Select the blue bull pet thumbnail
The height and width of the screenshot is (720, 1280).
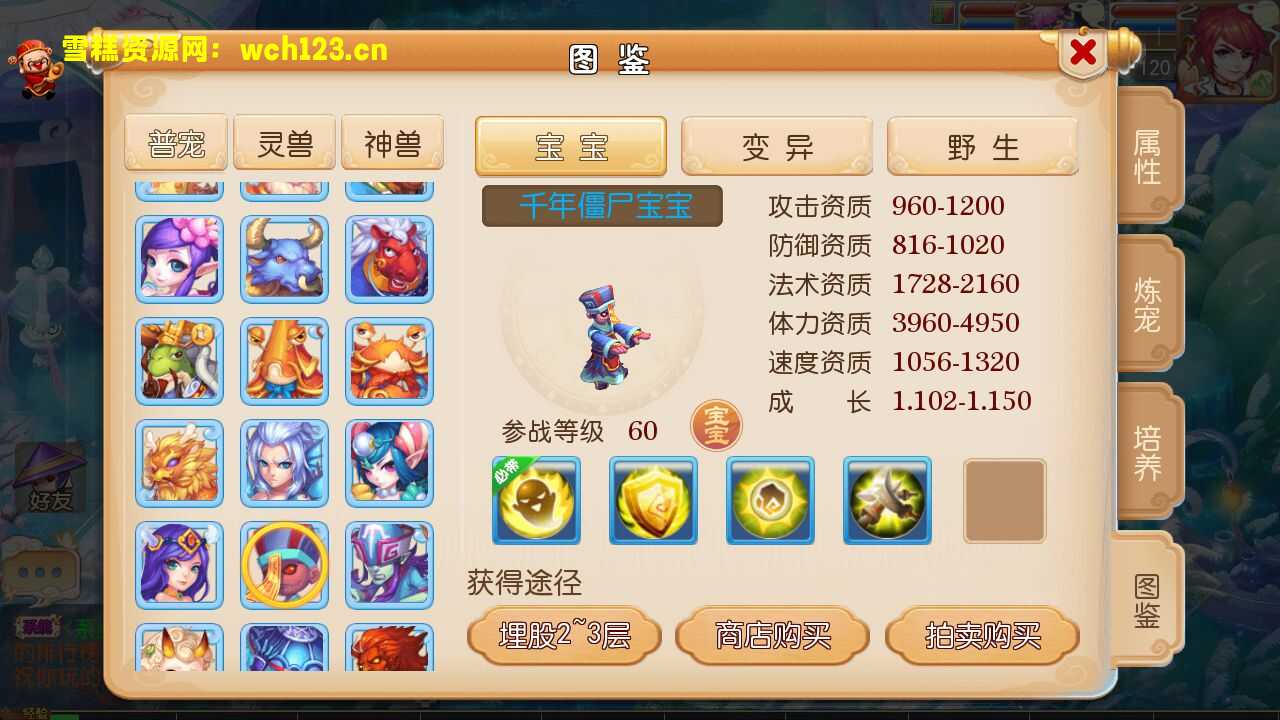pos(284,260)
